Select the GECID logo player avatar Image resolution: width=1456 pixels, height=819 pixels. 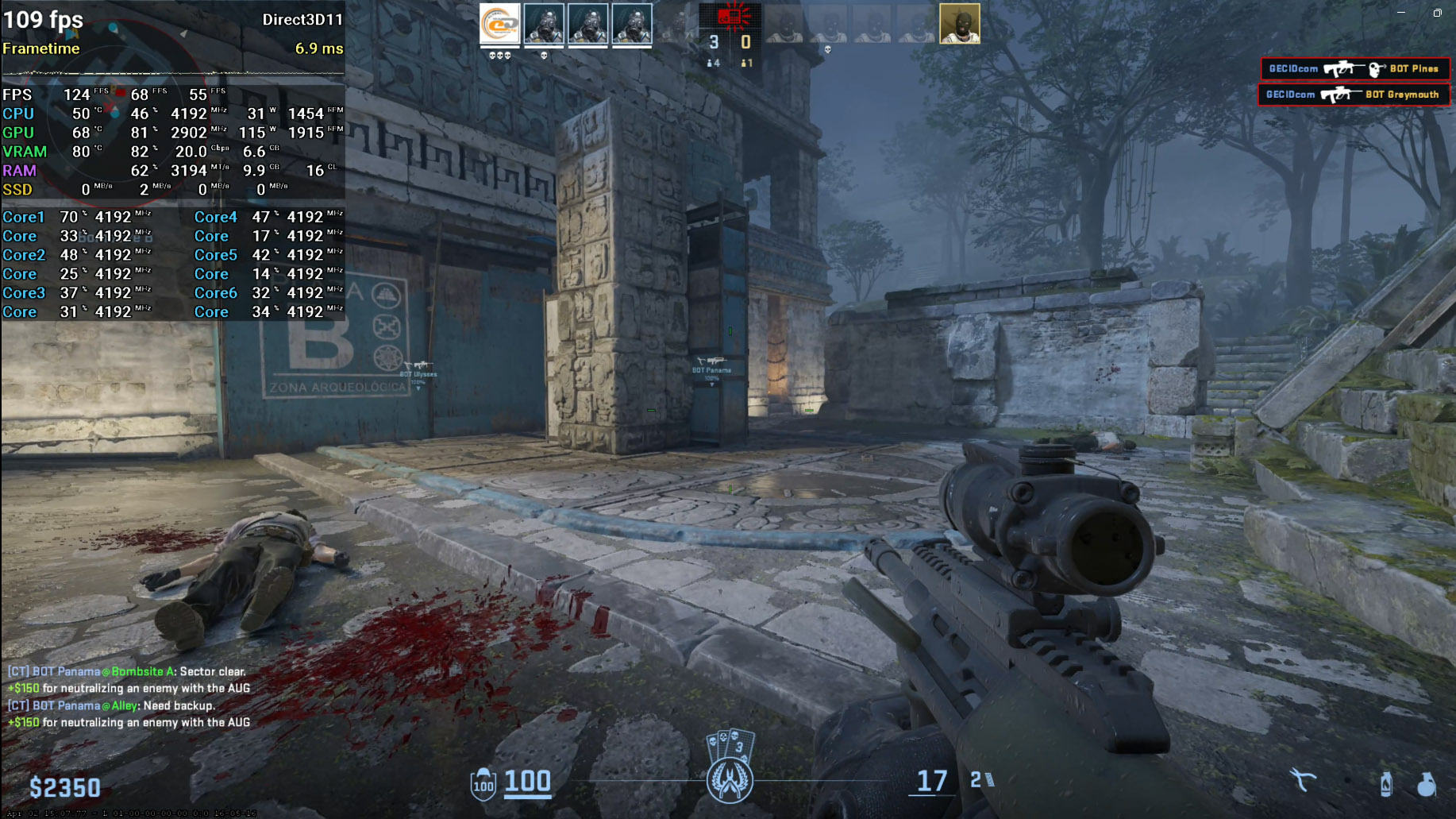click(500, 24)
